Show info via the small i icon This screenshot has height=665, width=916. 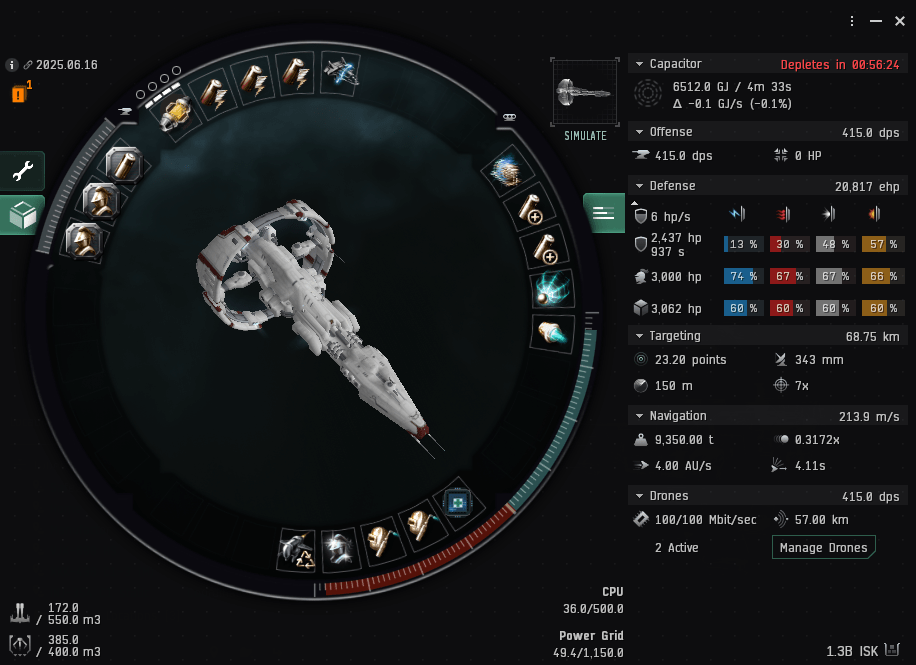[x=12, y=65]
